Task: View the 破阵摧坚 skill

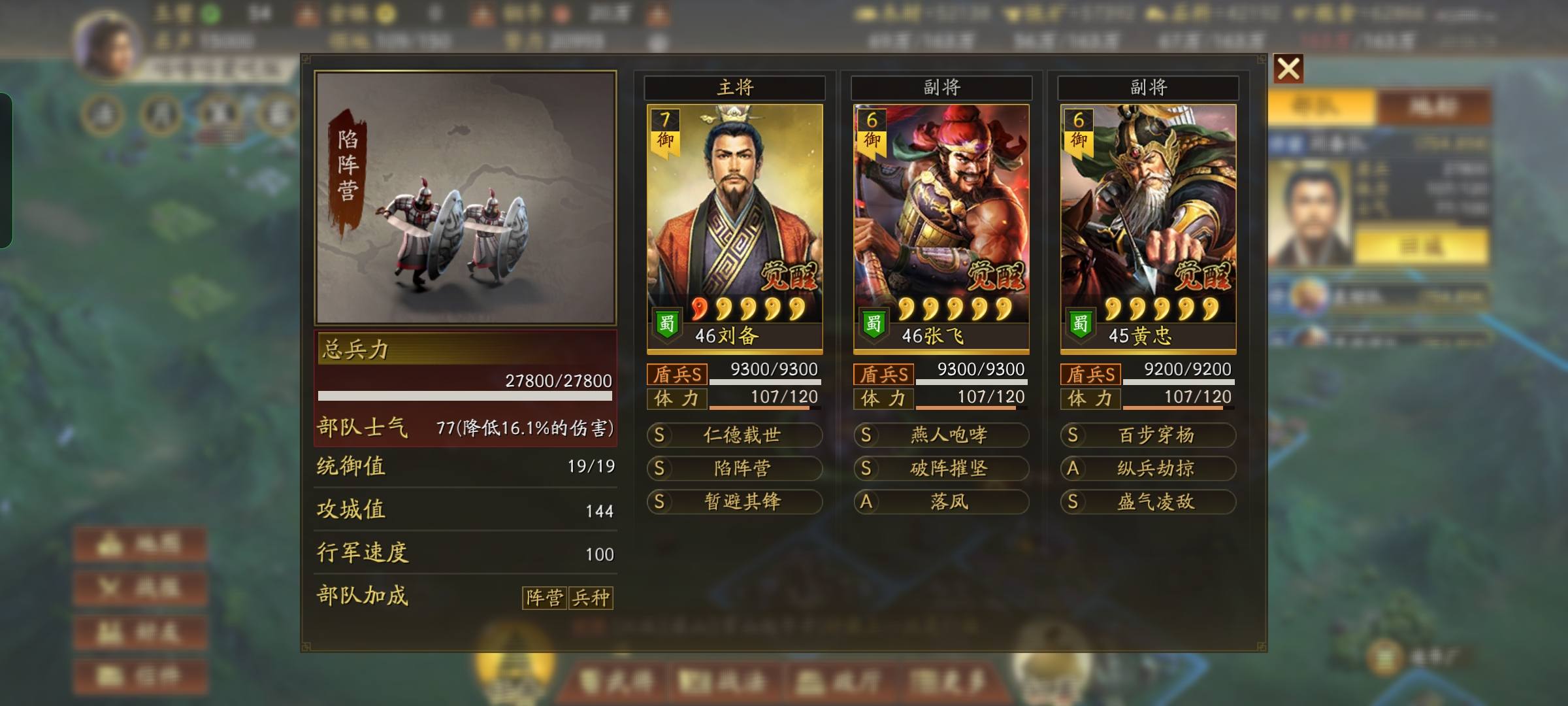Action: coord(941,469)
